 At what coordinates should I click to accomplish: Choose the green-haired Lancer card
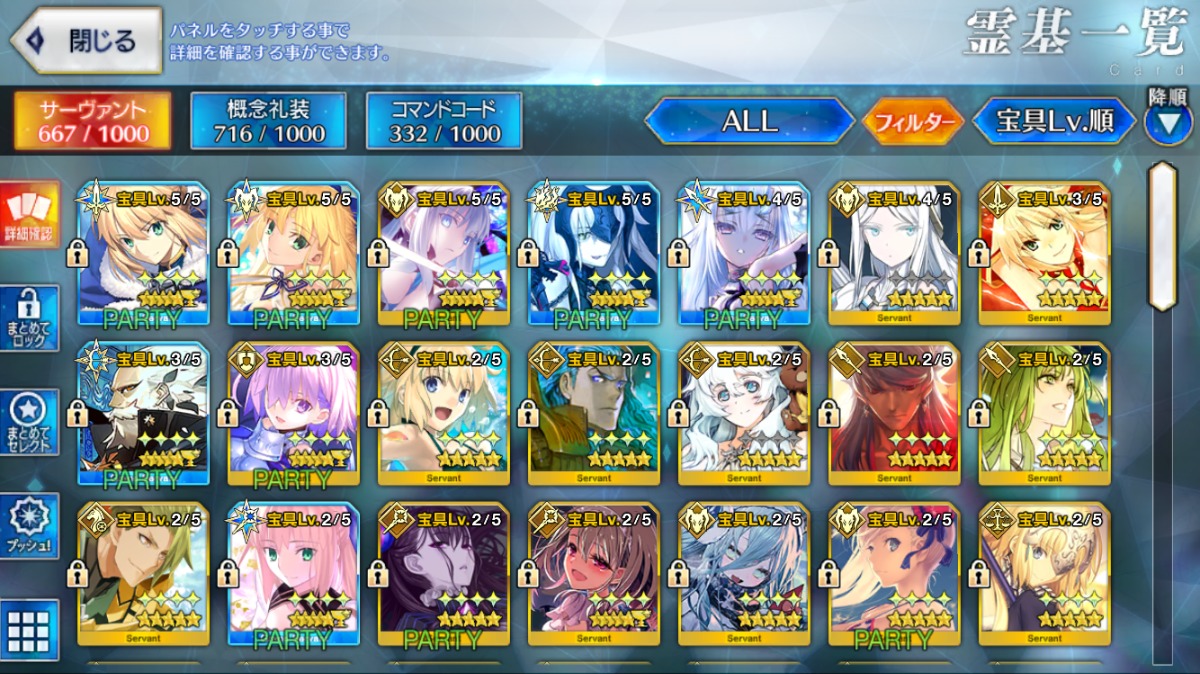[x=1044, y=413]
